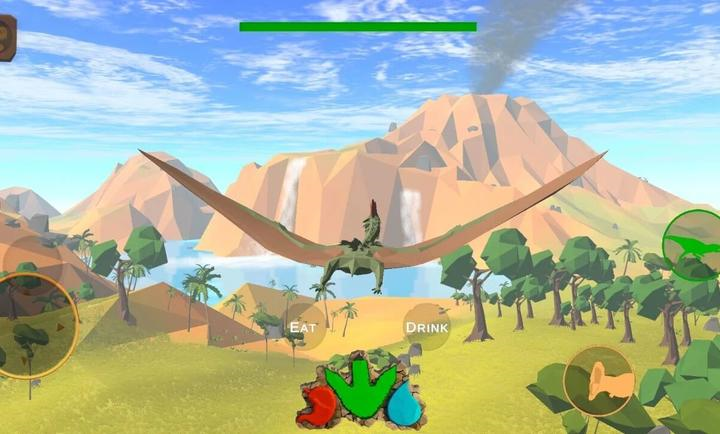Click the virtual movement joystick
720x434 pixels.
[x=32, y=325]
